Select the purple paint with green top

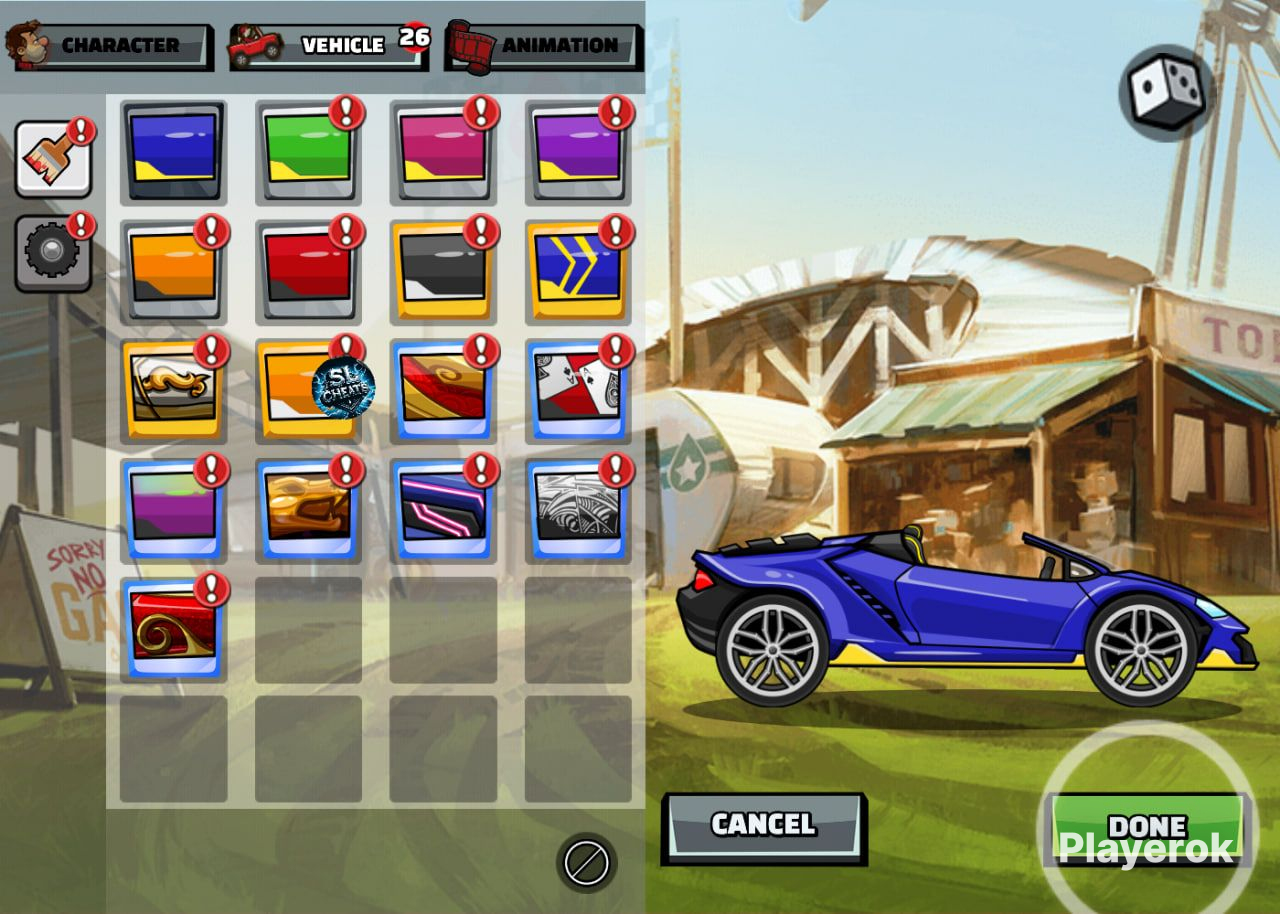pyautogui.click(x=173, y=509)
